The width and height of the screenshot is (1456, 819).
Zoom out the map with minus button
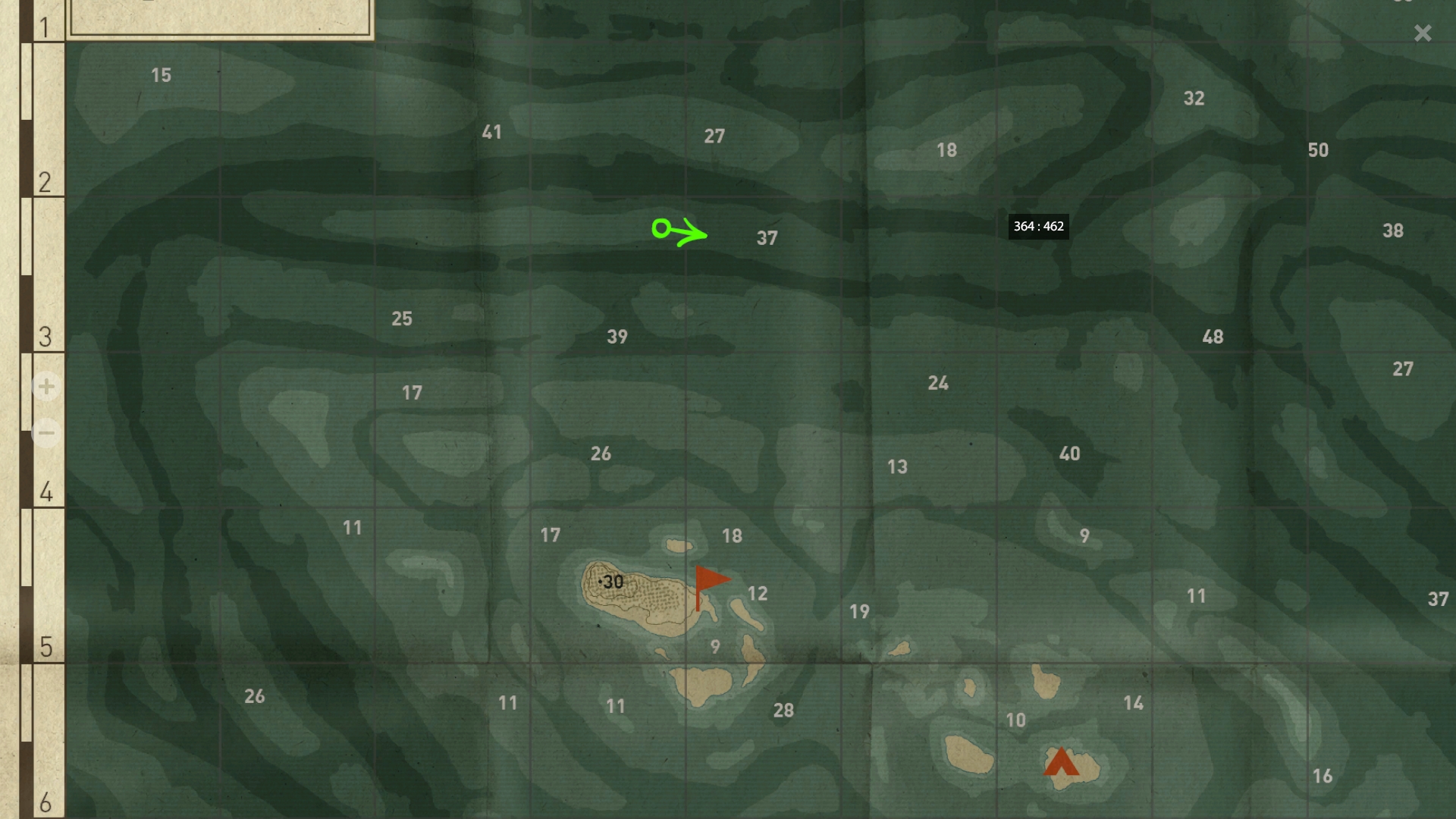point(46,434)
